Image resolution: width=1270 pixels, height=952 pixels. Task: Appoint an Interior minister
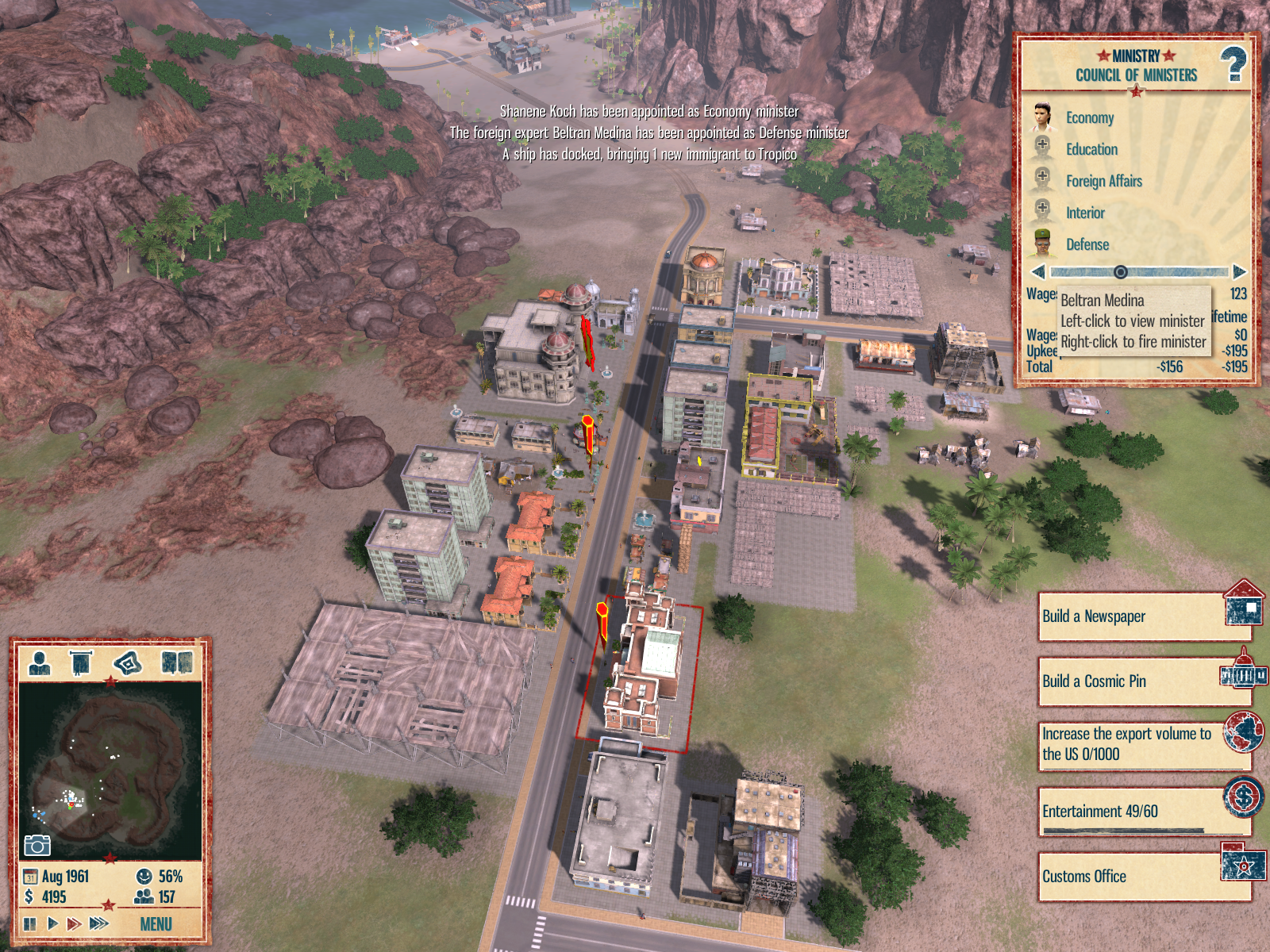coord(1043,212)
